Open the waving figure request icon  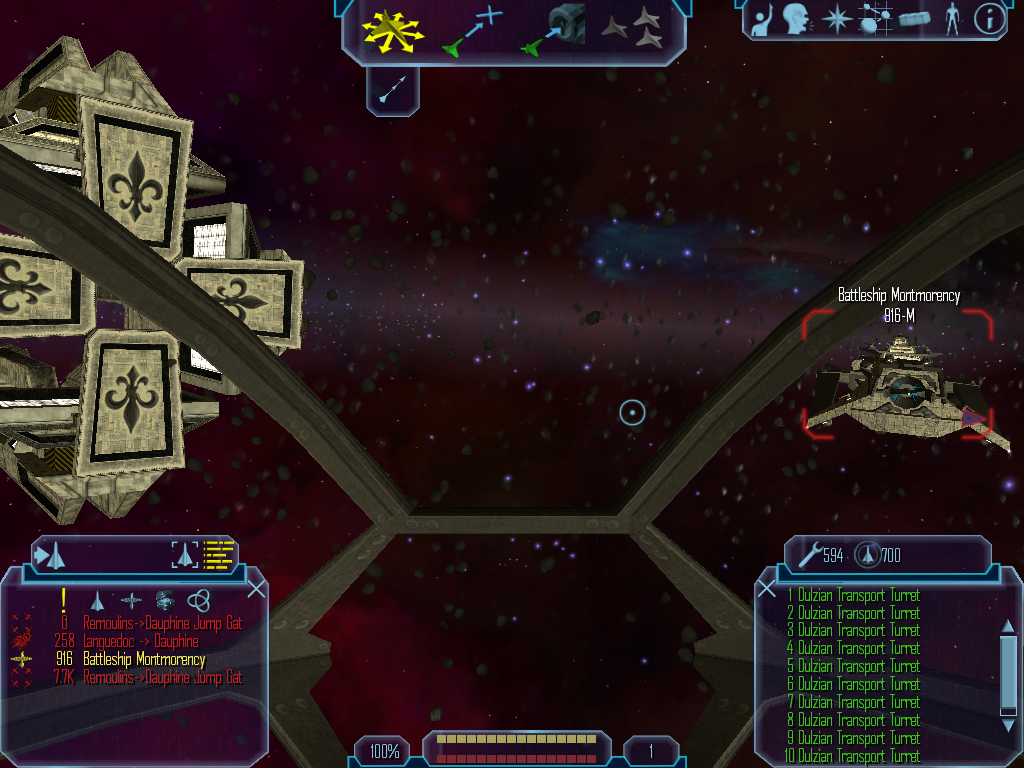click(x=761, y=19)
